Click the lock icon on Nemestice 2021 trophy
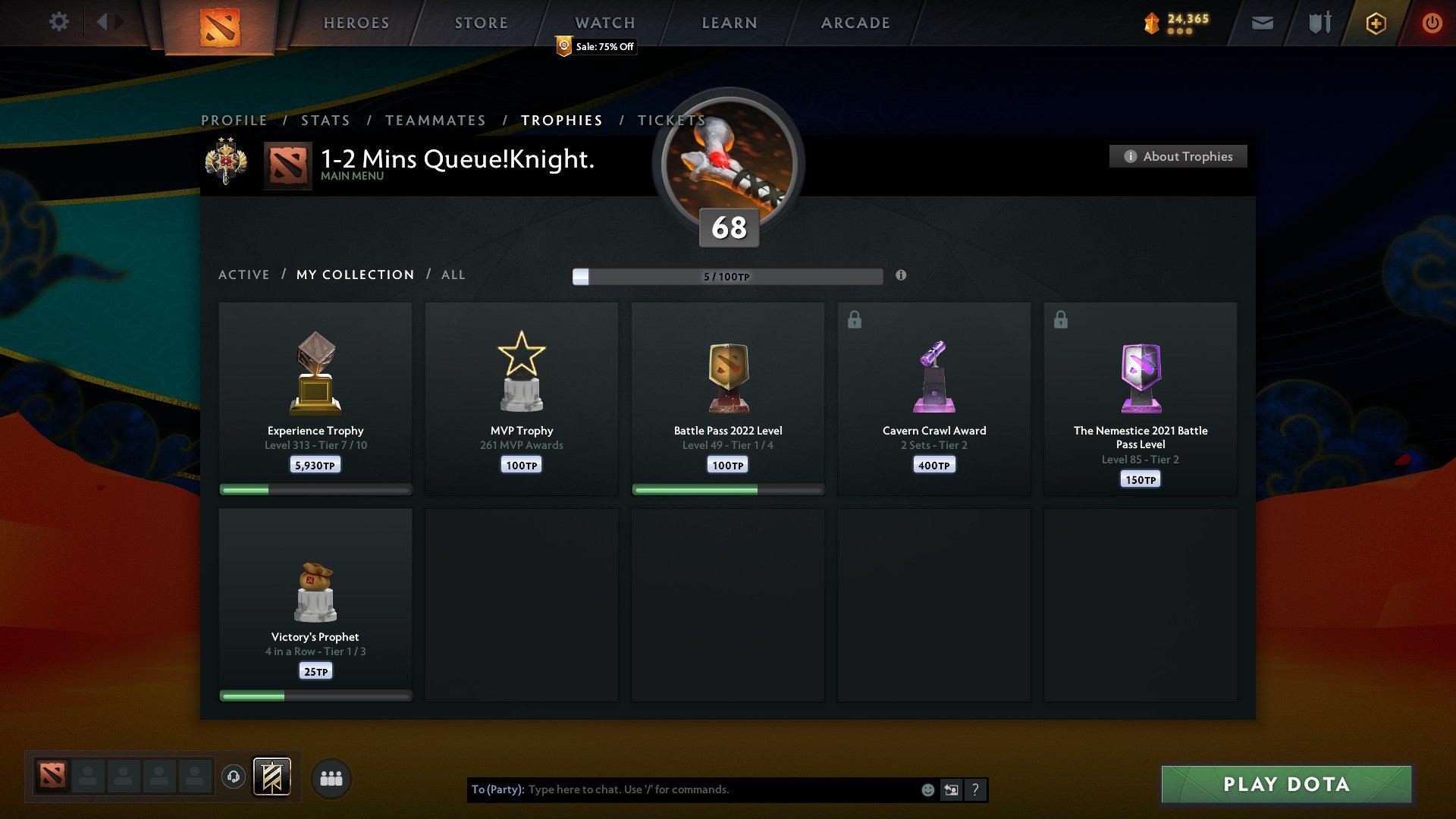Image resolution: width=1456 pixels, height=819 pixels. (1060, 319)
